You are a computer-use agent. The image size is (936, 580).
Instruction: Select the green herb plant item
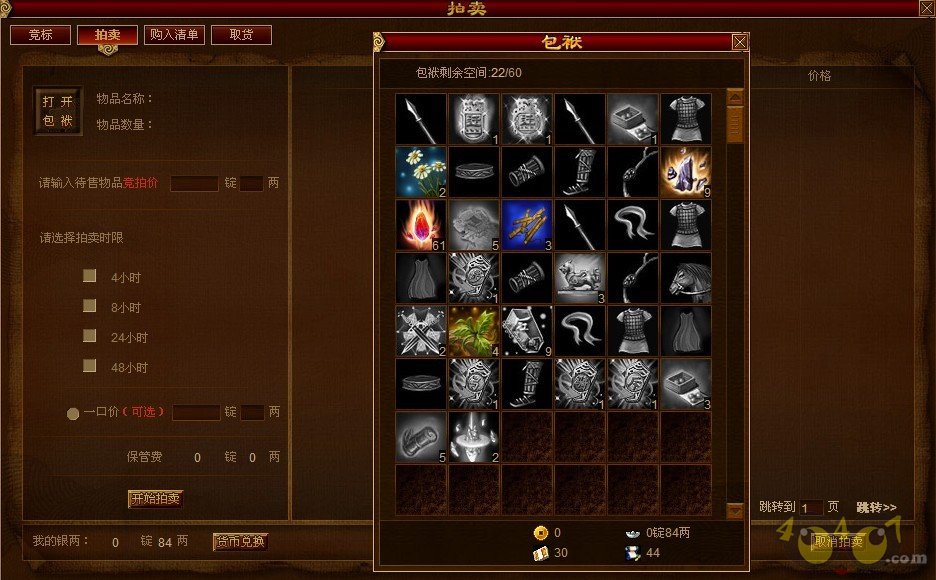[x=474, y=332]
